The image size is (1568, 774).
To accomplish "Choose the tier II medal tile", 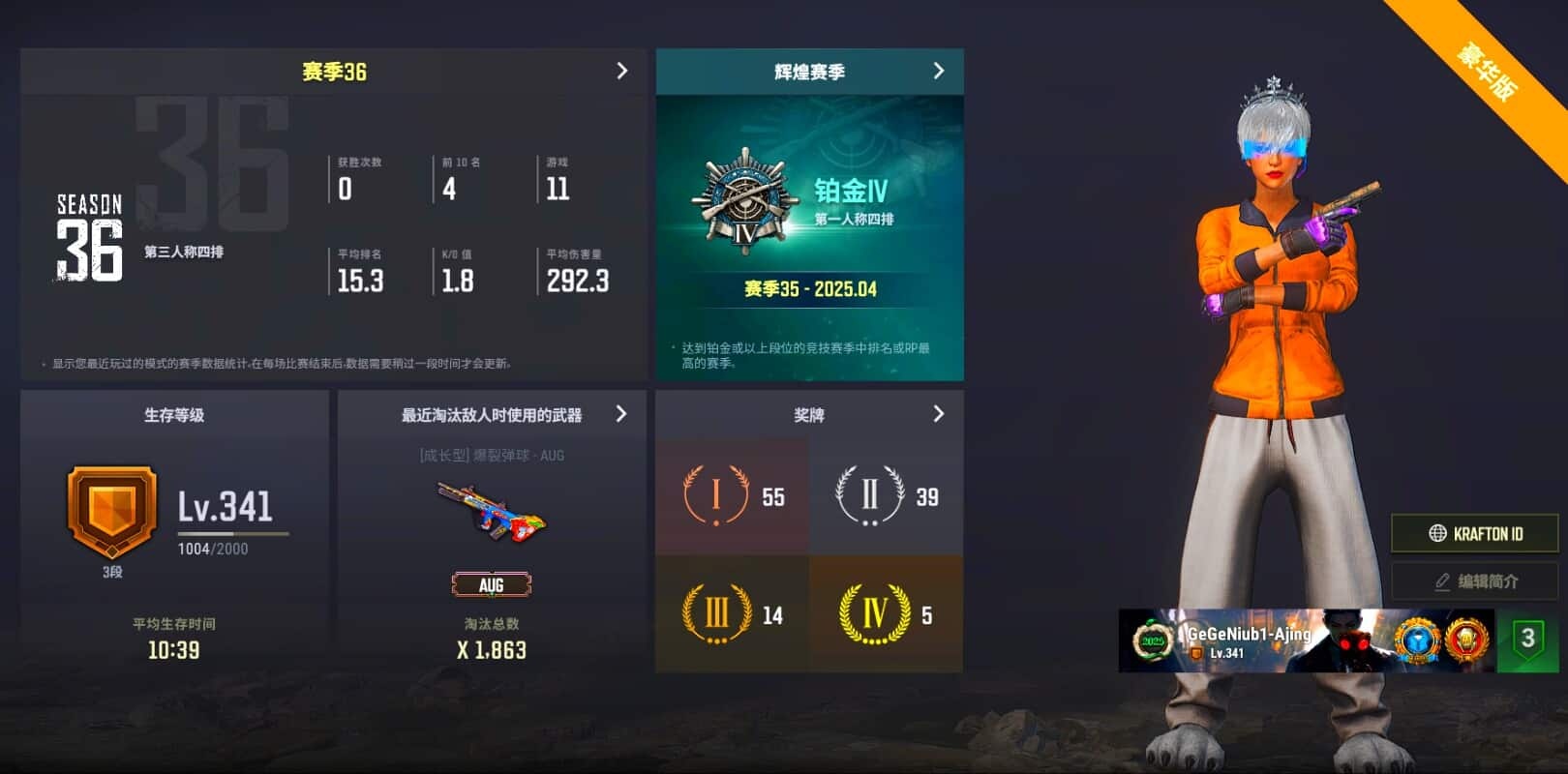I will tap(886, 496).
